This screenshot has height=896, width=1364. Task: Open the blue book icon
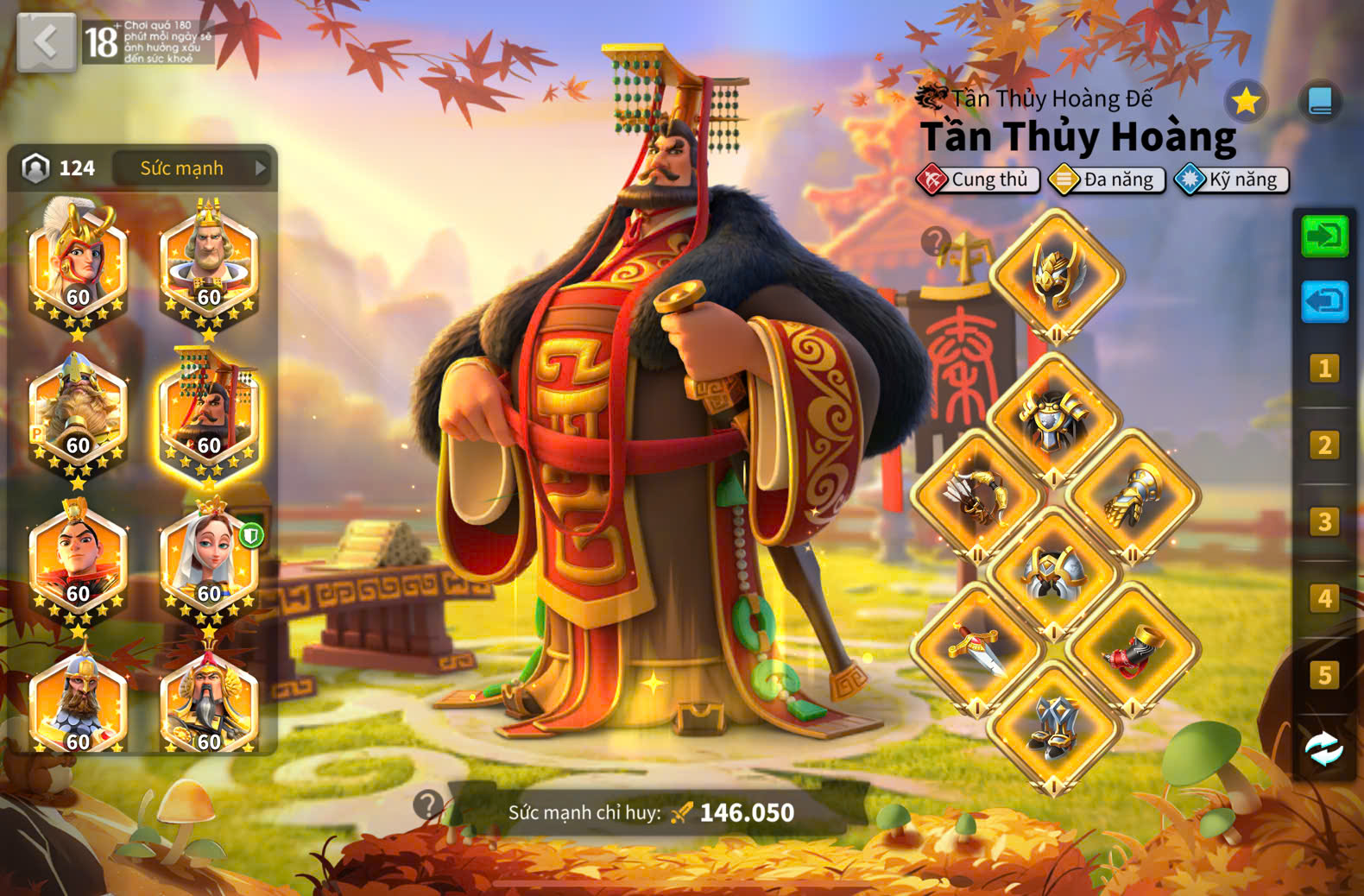1320,102
